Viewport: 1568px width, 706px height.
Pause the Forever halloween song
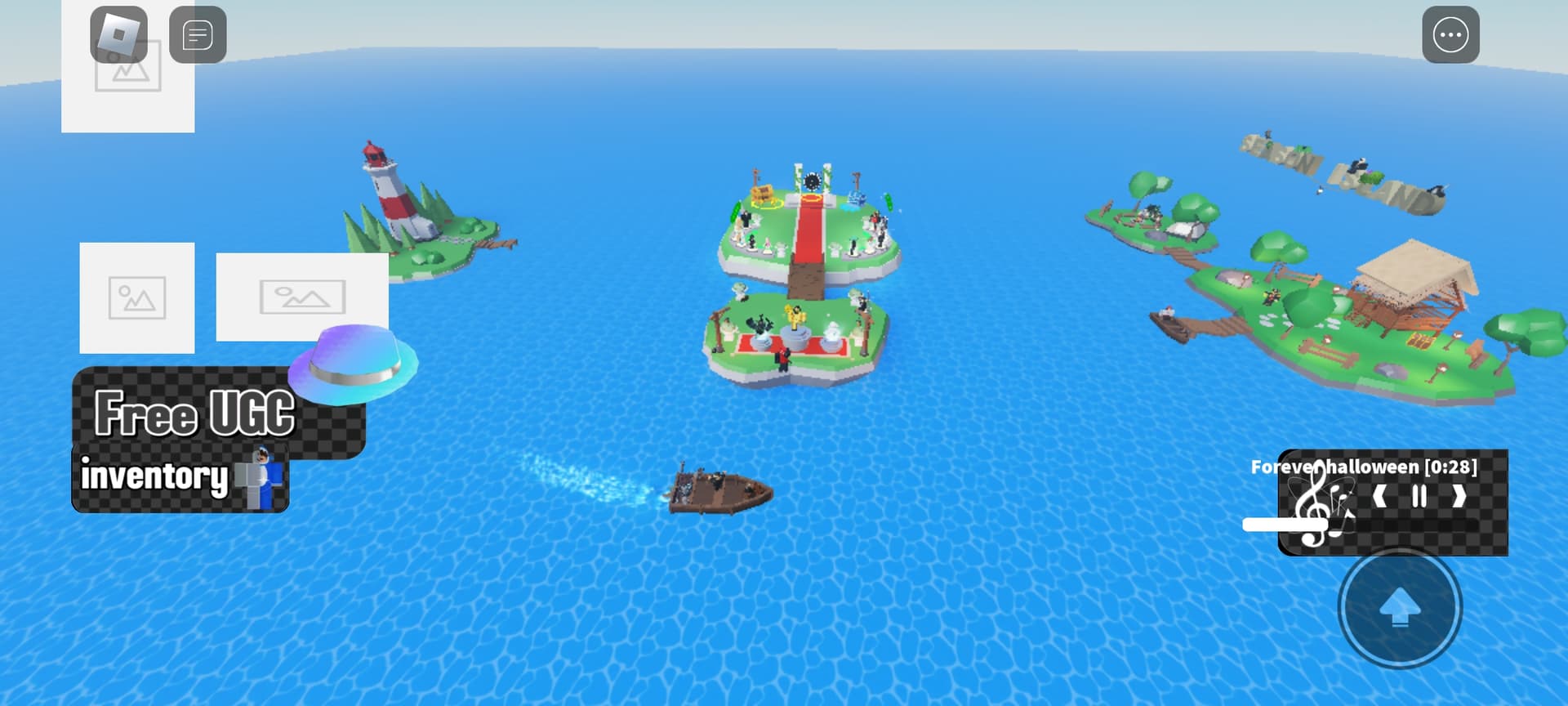point(1419,496)
